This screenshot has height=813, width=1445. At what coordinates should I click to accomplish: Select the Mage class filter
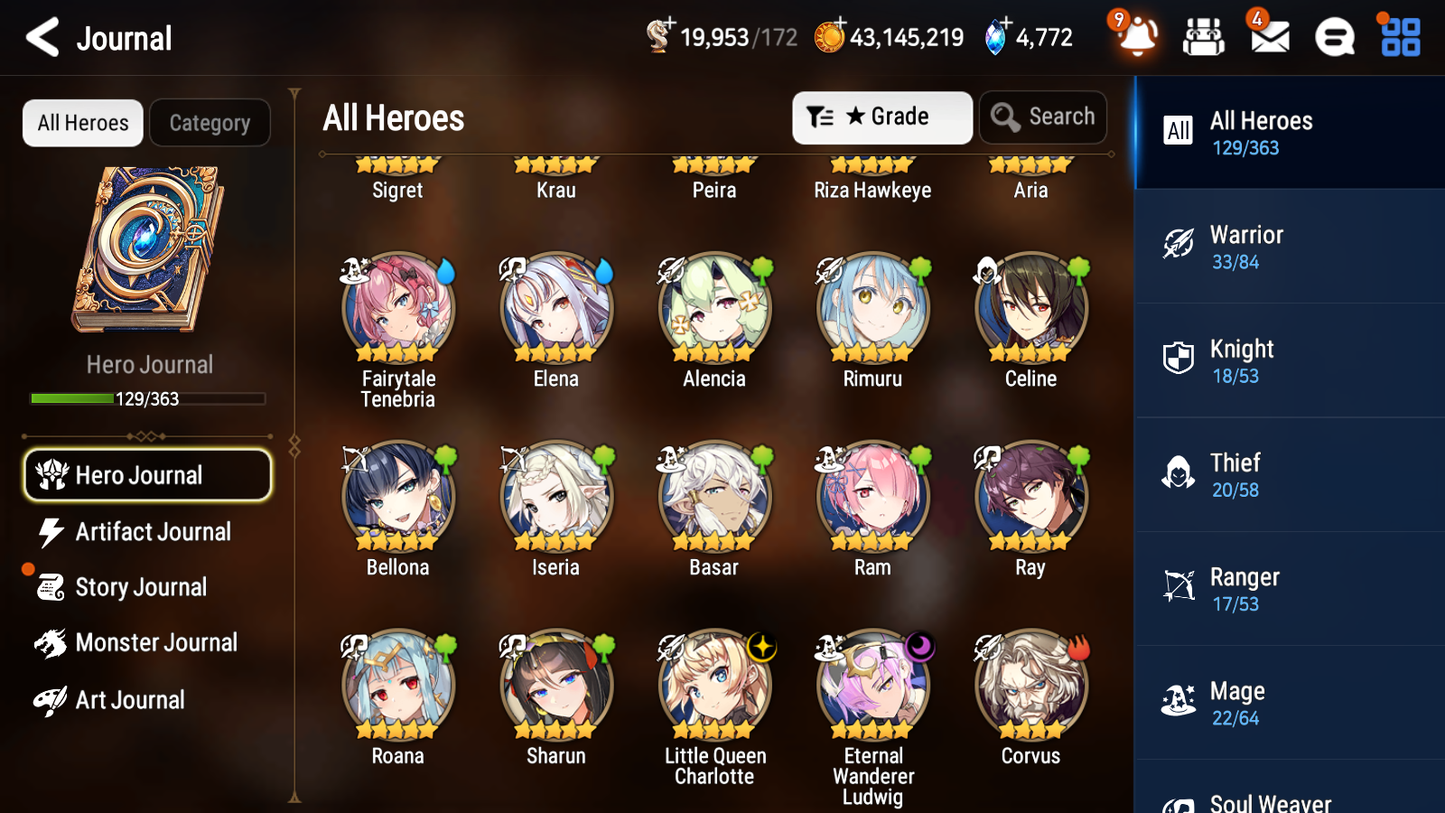click(1289, 702)
